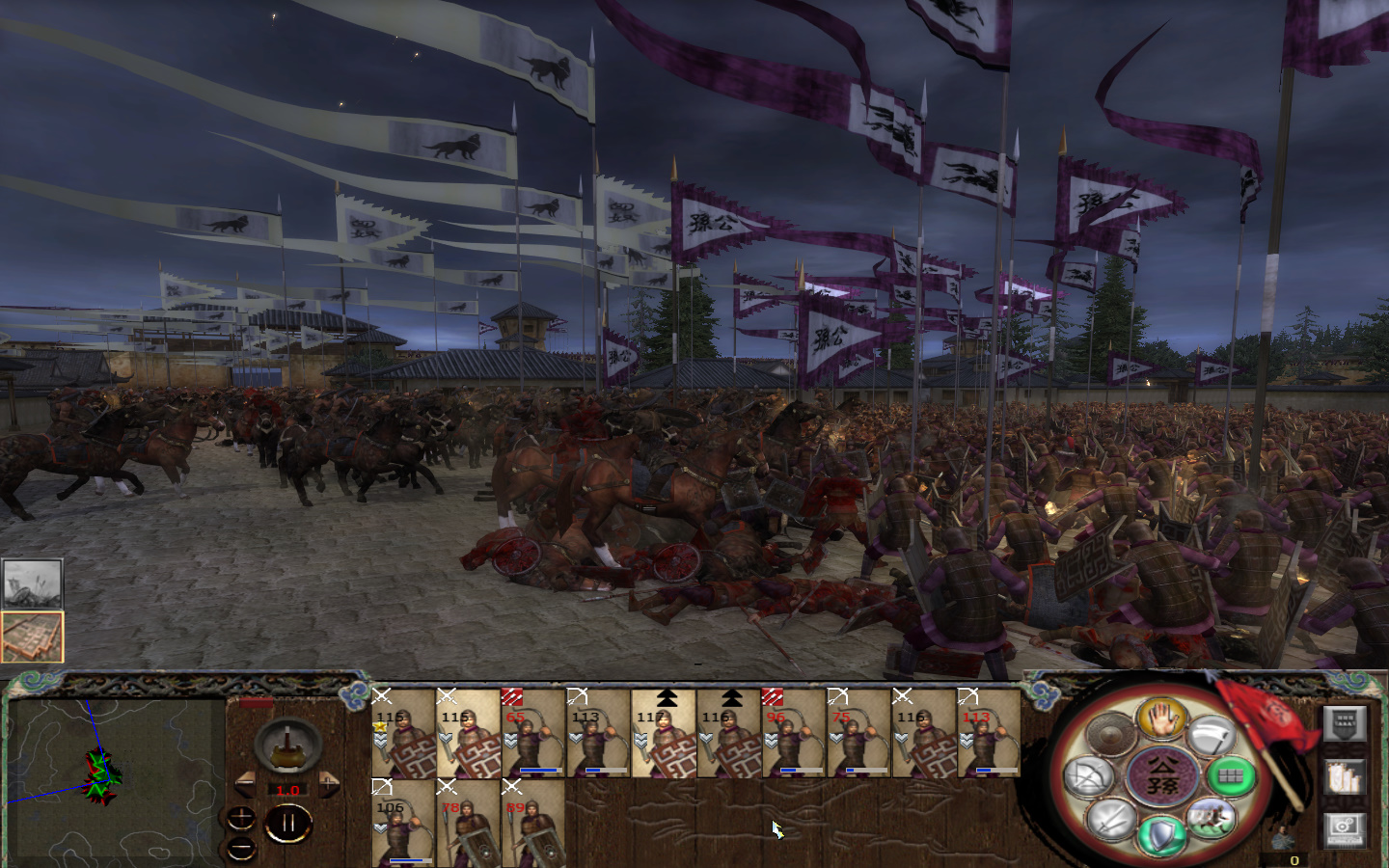Pause the battle with the pause button

click(x=289, y=822)
